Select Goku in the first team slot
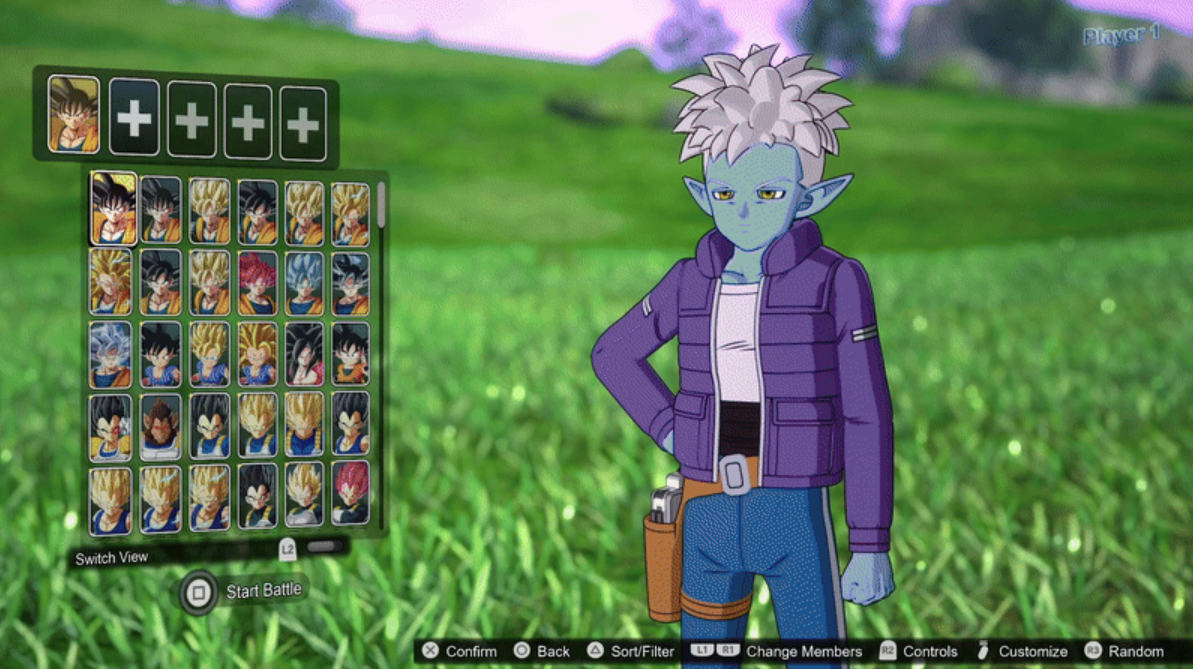The image size is (1193, 669). (x=74, y=116)
